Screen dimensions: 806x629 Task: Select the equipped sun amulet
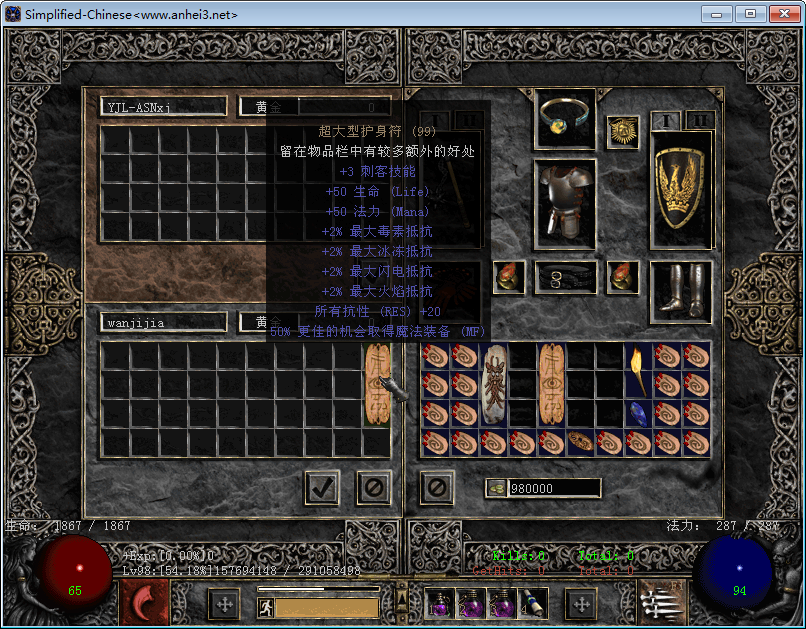tap(623, 132)
